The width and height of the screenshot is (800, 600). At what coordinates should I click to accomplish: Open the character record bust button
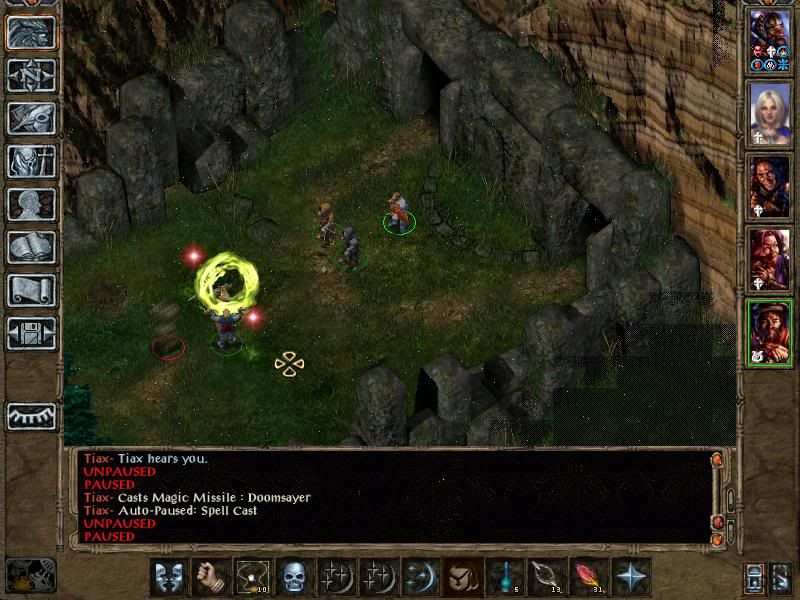[31, 204]
